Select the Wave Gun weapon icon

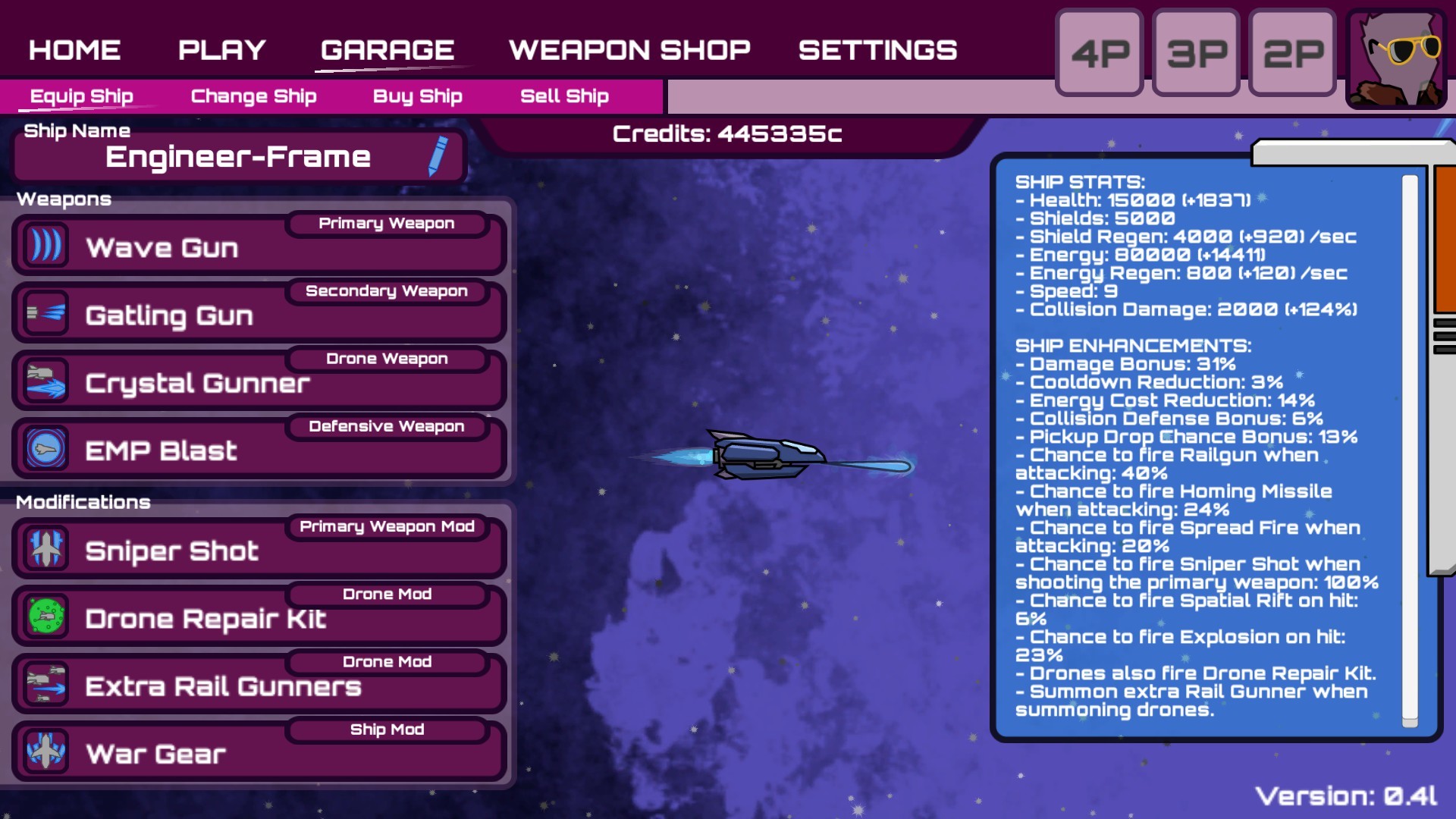(x=45, y=244)
